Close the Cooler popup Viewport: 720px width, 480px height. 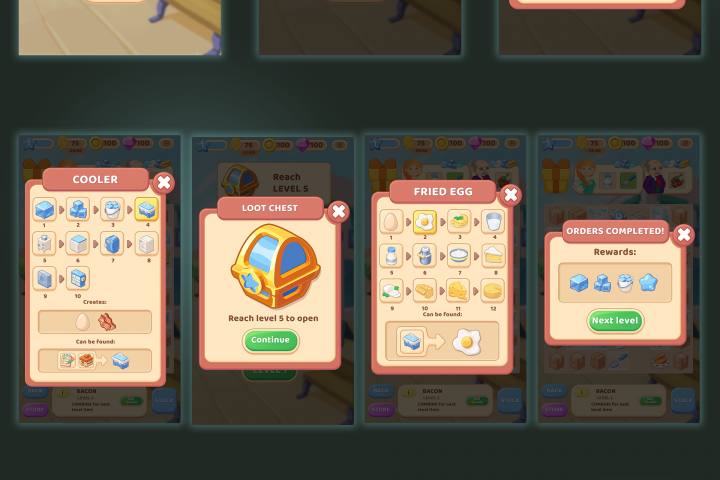(164, 182)
